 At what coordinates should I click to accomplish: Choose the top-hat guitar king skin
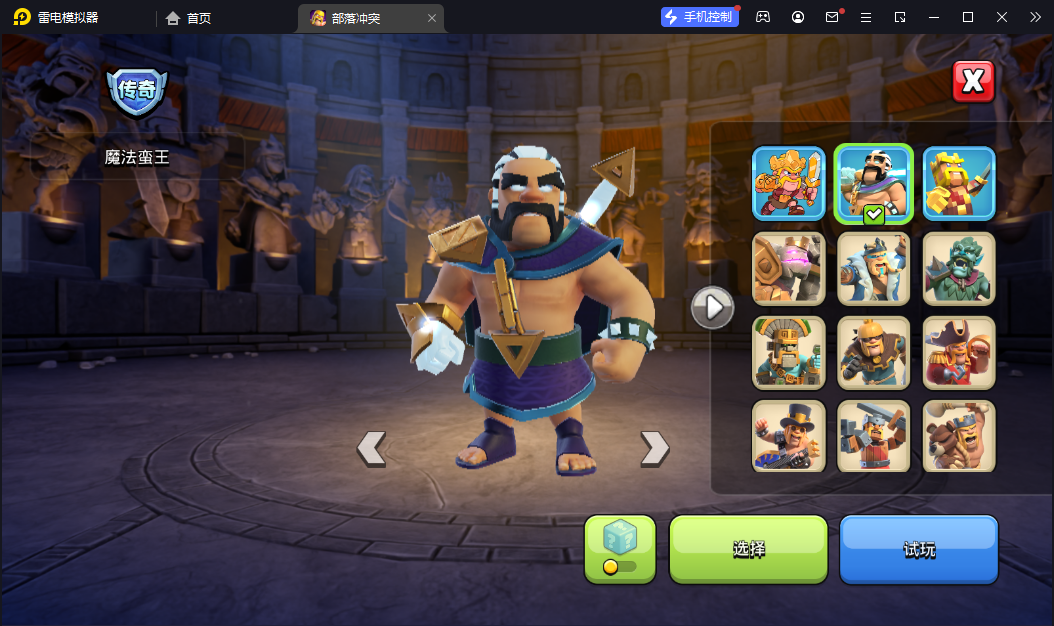pyautogui.click(x=789, y=436)
